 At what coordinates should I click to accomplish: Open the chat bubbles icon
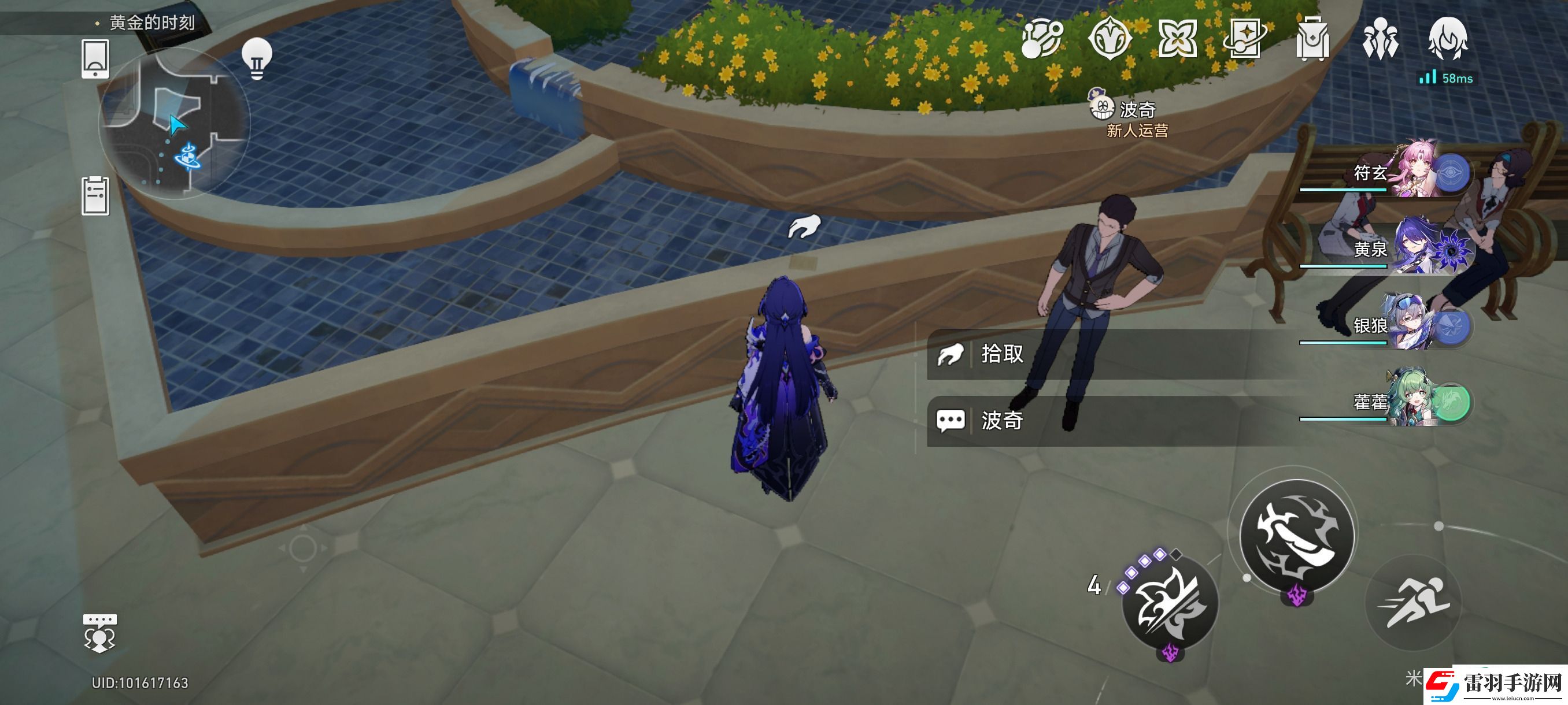click(99, 633)
